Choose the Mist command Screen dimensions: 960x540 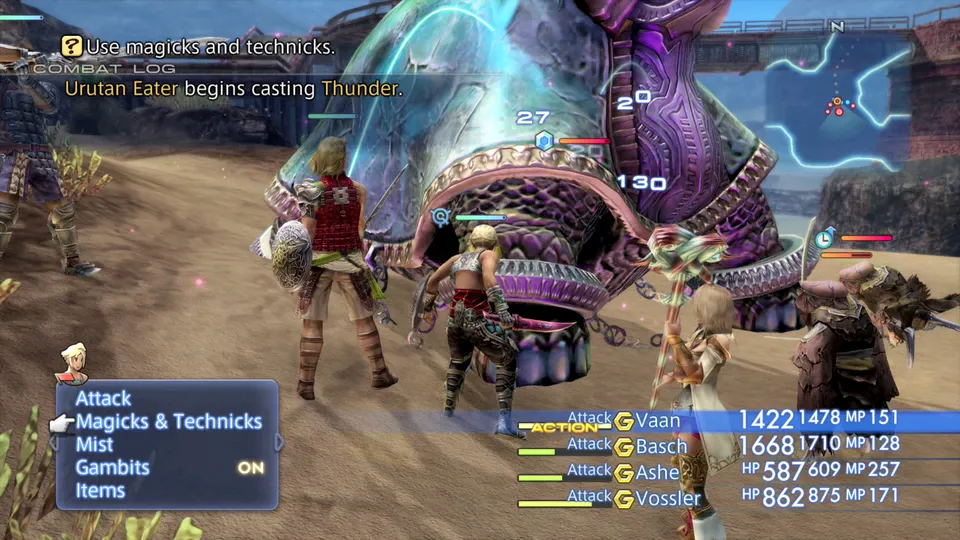[x=94, y=445]
